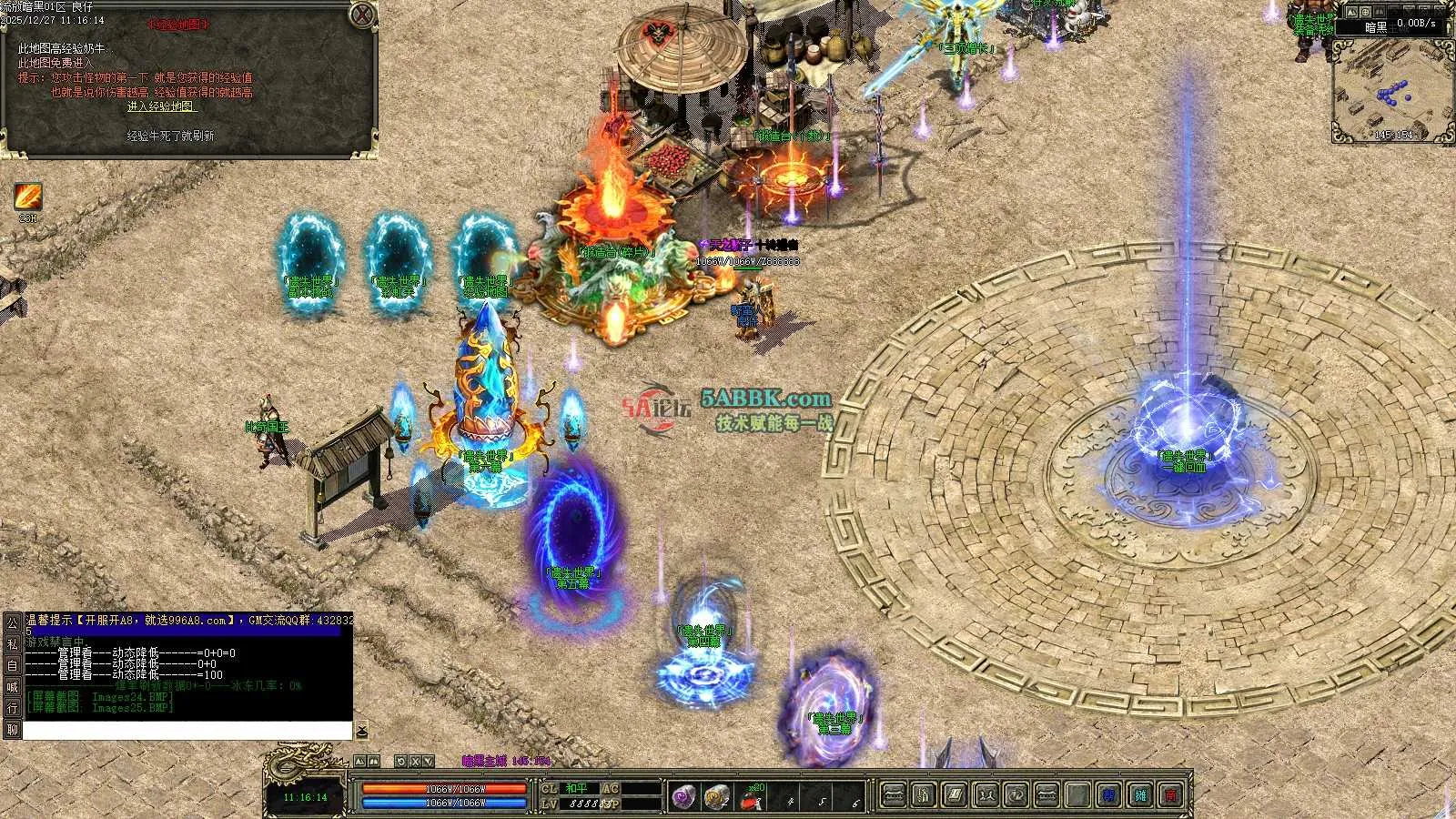The image size is (1456, 819).
Task: Open the 聊 chat channel tab
Action: coord(12,730)
